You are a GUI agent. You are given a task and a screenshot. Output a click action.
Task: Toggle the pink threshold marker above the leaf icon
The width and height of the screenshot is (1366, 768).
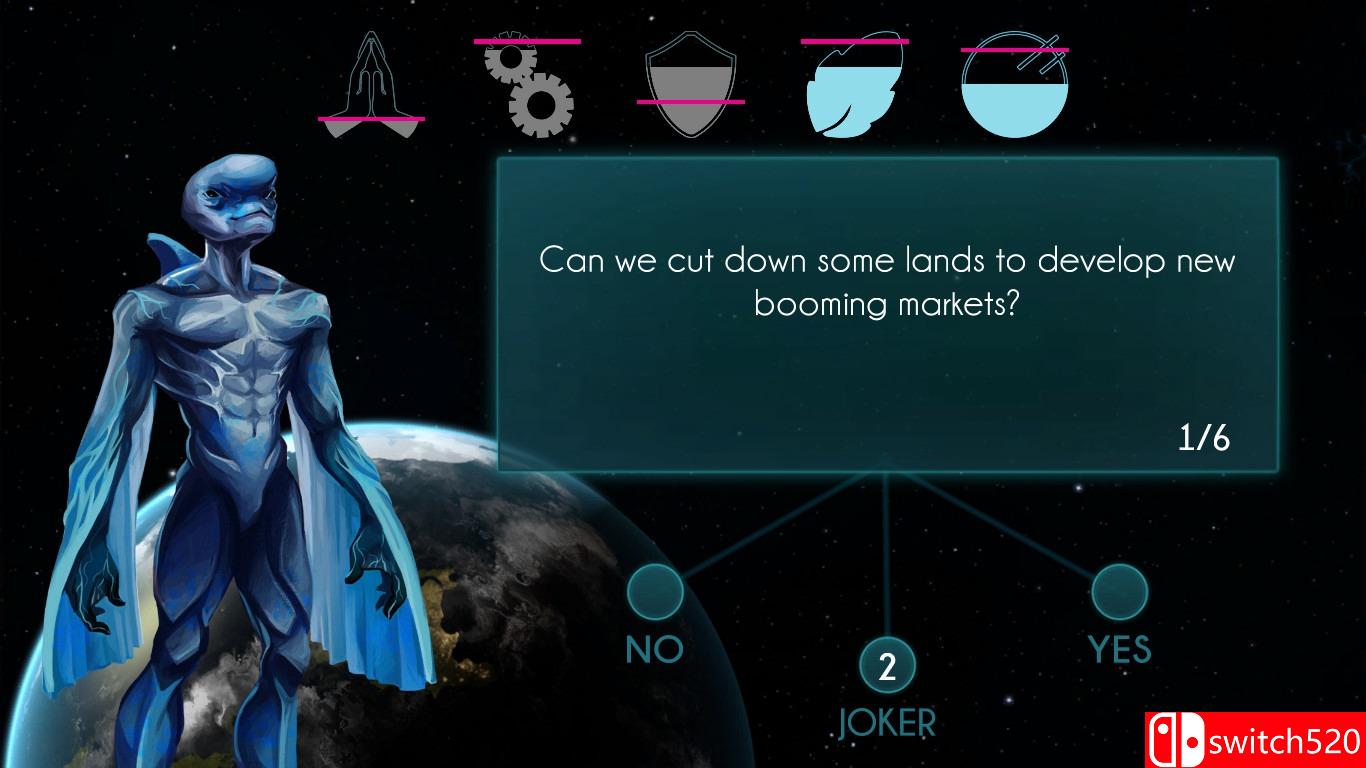852,39
